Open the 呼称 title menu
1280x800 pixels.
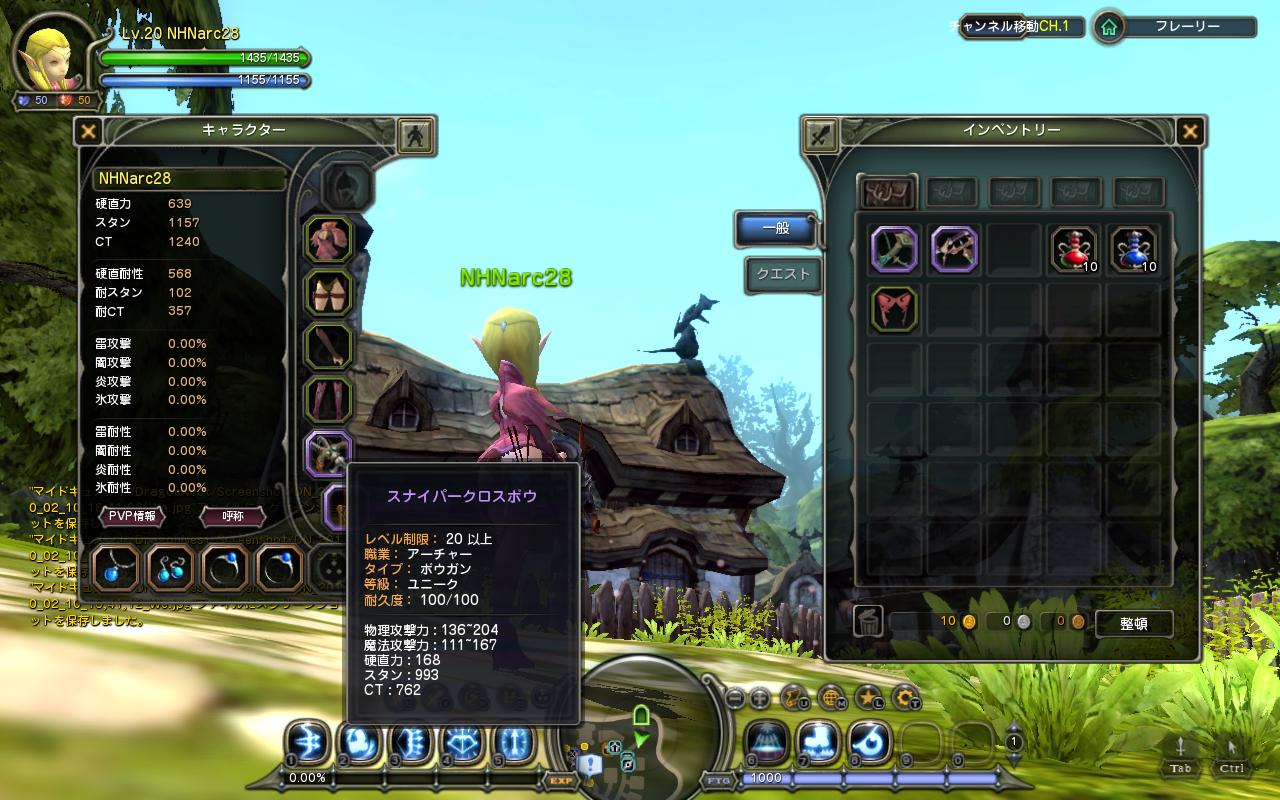(x=232, y=516)
